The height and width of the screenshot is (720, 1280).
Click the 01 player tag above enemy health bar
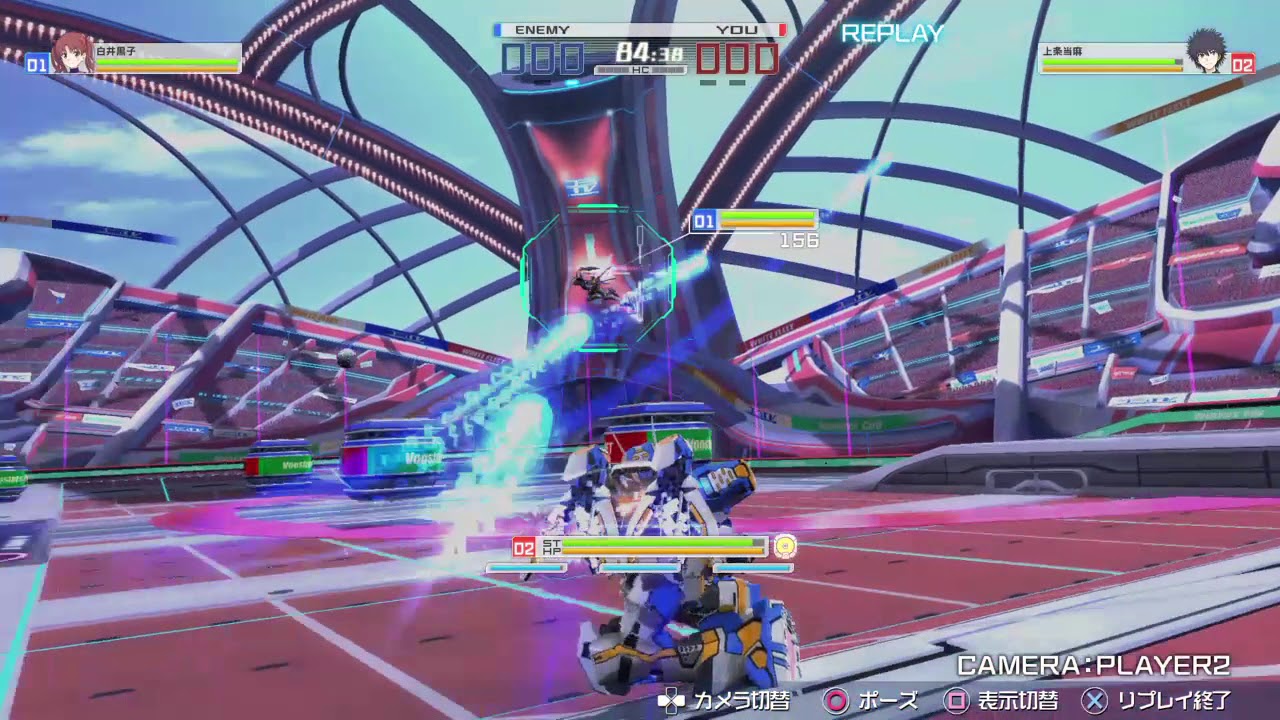coord(702,219)
